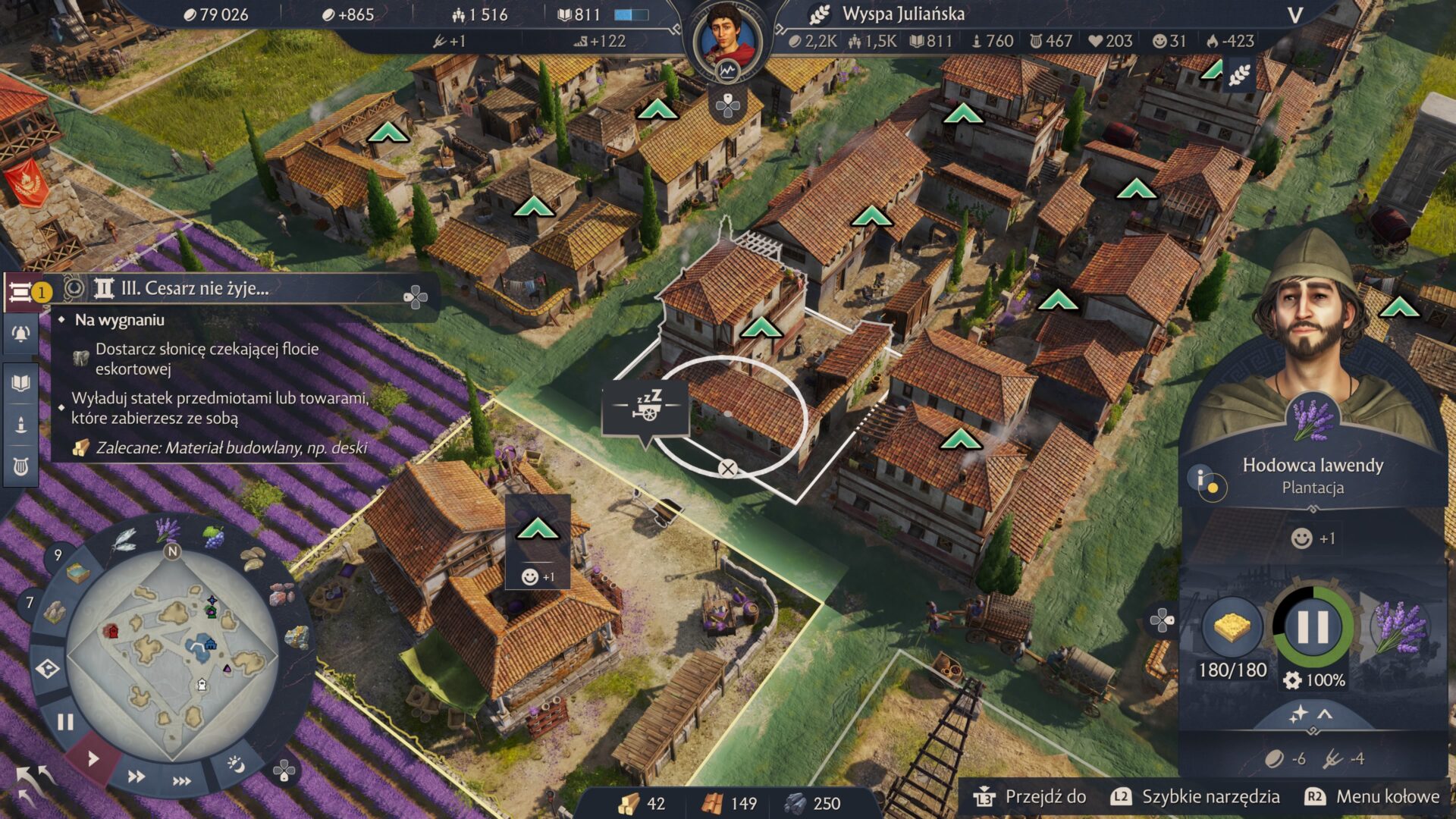Open the 'III. Cesarz nie żyje...' quest header
Viewport: 1456px width, 819px height.
[194, 289]
